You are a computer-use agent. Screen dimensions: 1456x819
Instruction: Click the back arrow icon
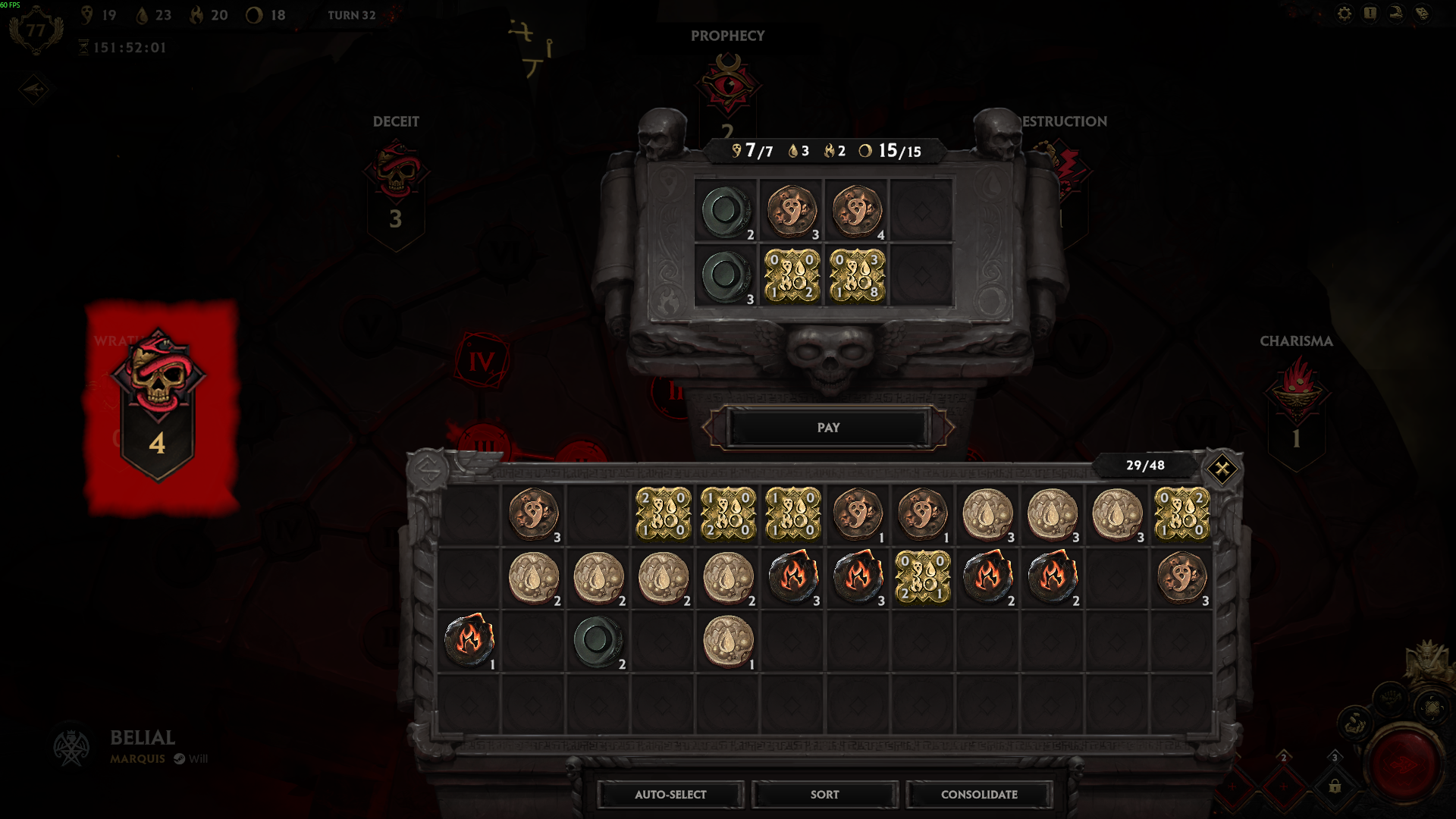pyautogui.click(x=34, y=89)
